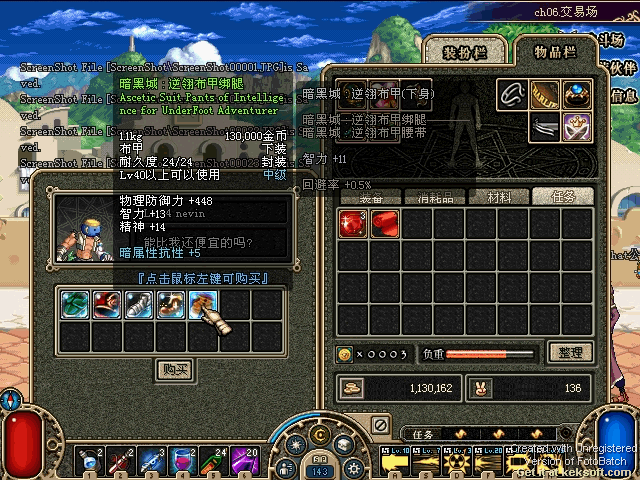This screenshot has width=640, height=480.
Task: Select the brown shoes shop item
Action: pyautogui.click(x=171, y=304)
